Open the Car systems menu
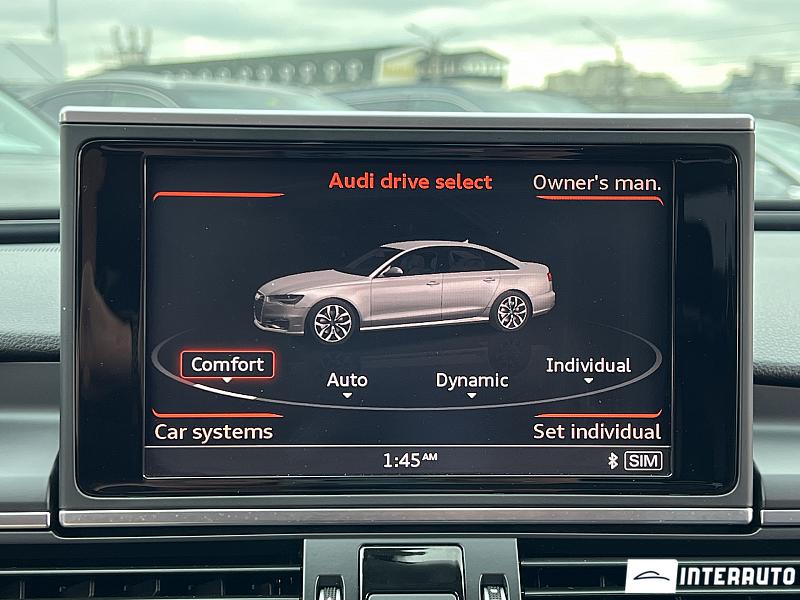The width and height of the screenshot is (800, 600). point(213,432)
